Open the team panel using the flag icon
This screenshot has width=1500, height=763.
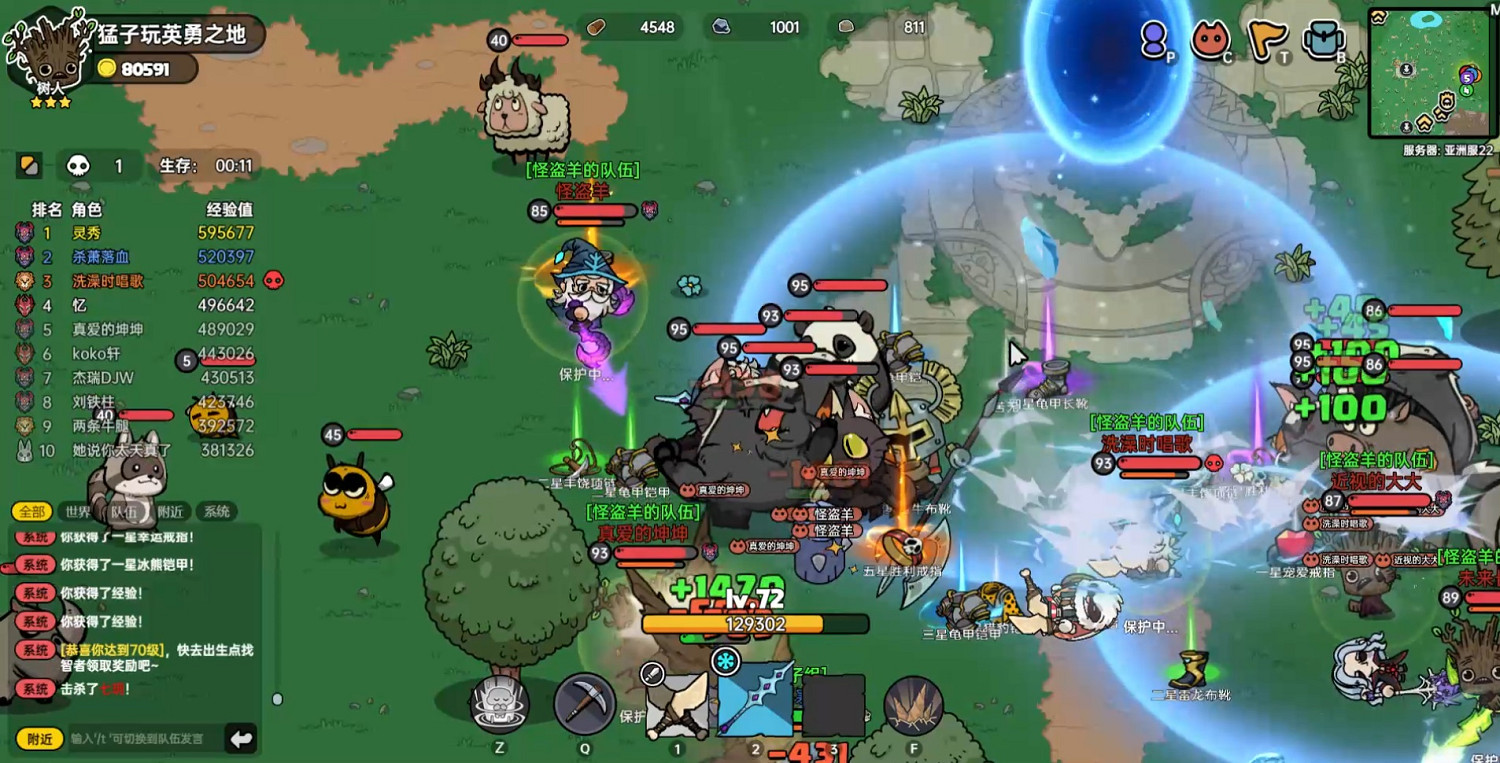click(1266, 38)
